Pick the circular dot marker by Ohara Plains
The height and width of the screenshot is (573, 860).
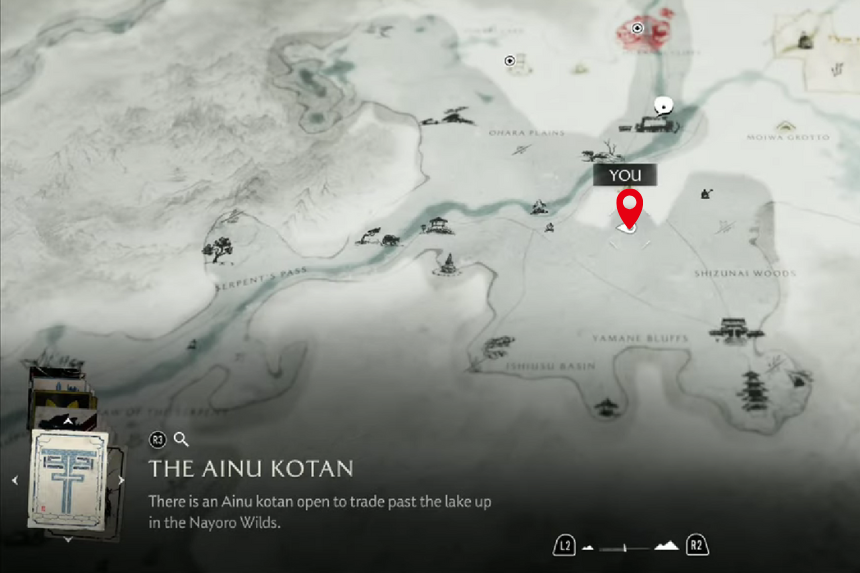tap(510, 61)
